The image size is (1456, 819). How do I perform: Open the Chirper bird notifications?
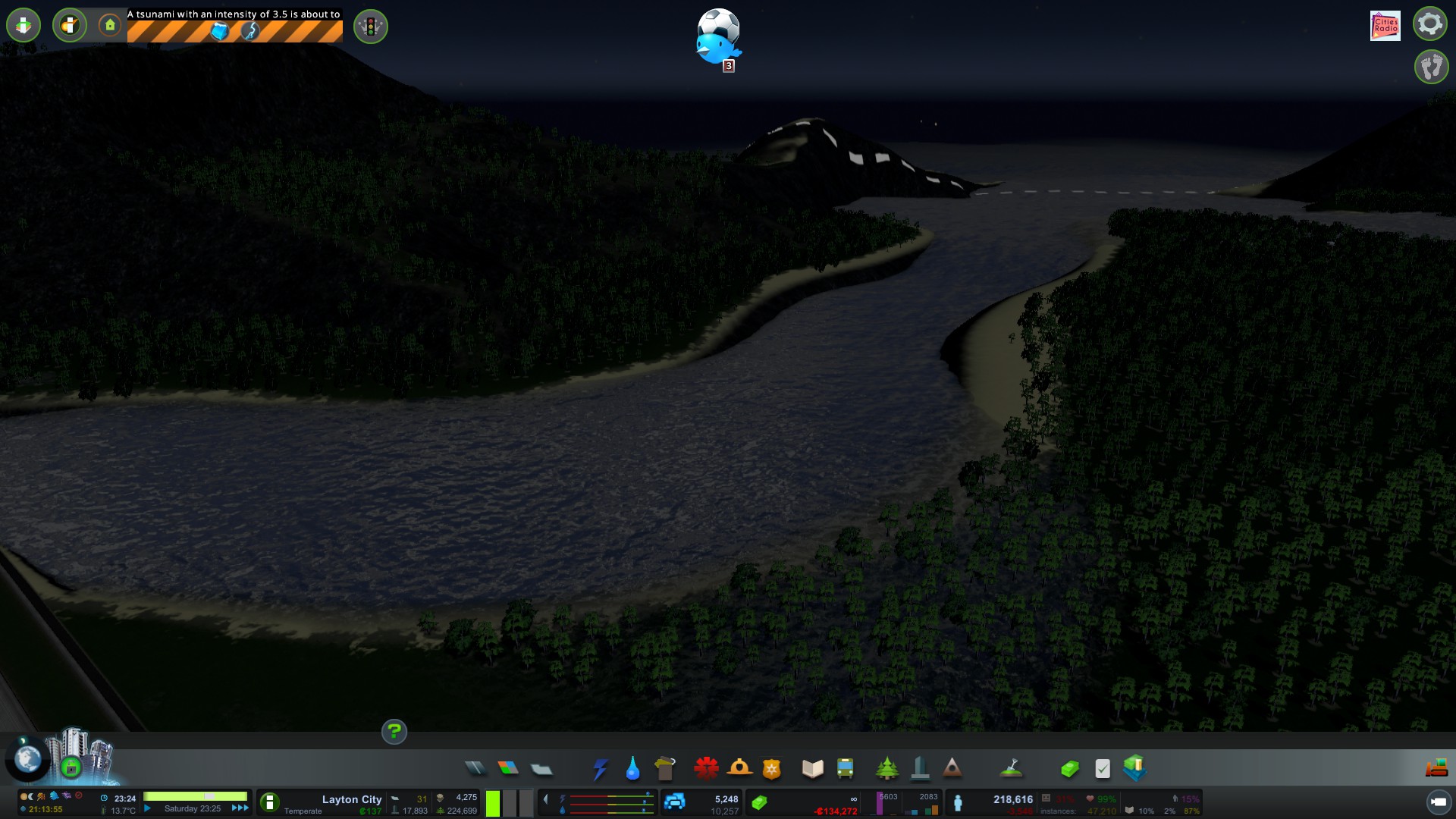pos(717,47)
